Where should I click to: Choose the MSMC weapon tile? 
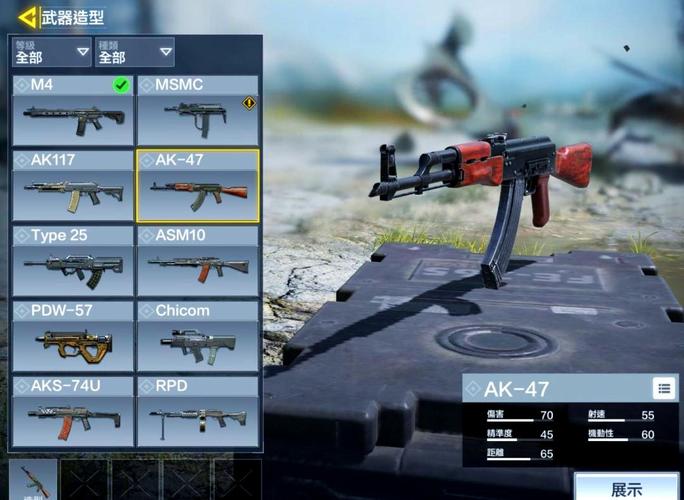[x=197, y=110]
